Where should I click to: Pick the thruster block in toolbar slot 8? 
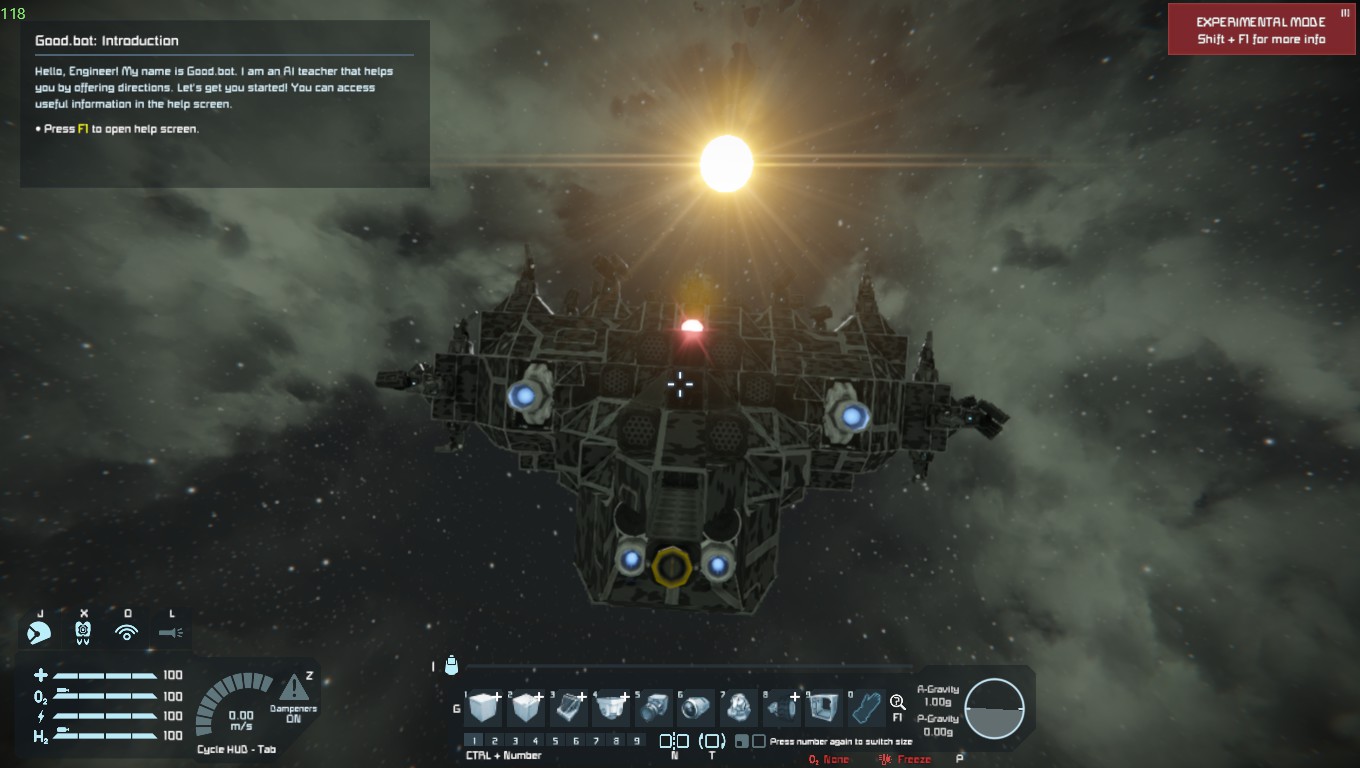(783, 708)
